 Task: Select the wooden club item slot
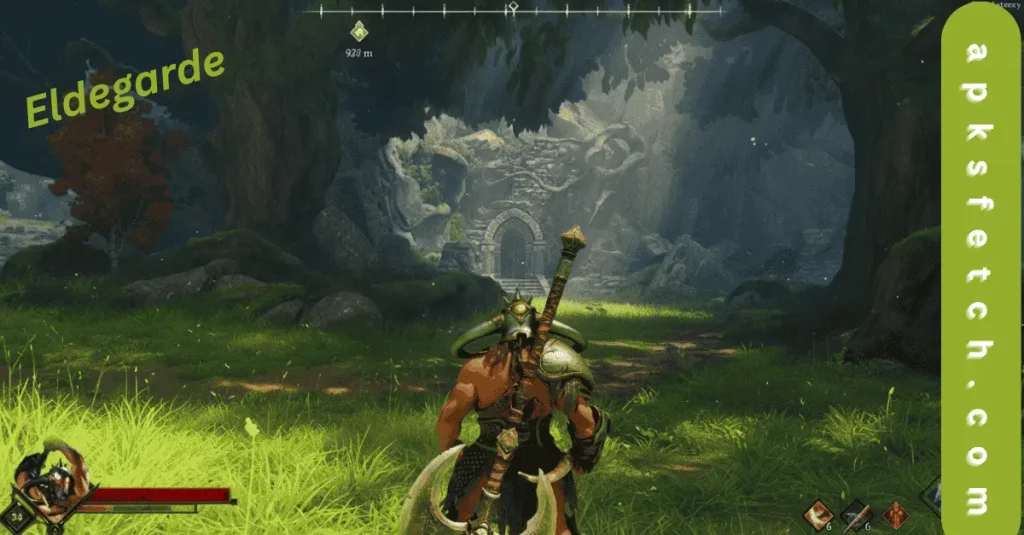(856, 512)
